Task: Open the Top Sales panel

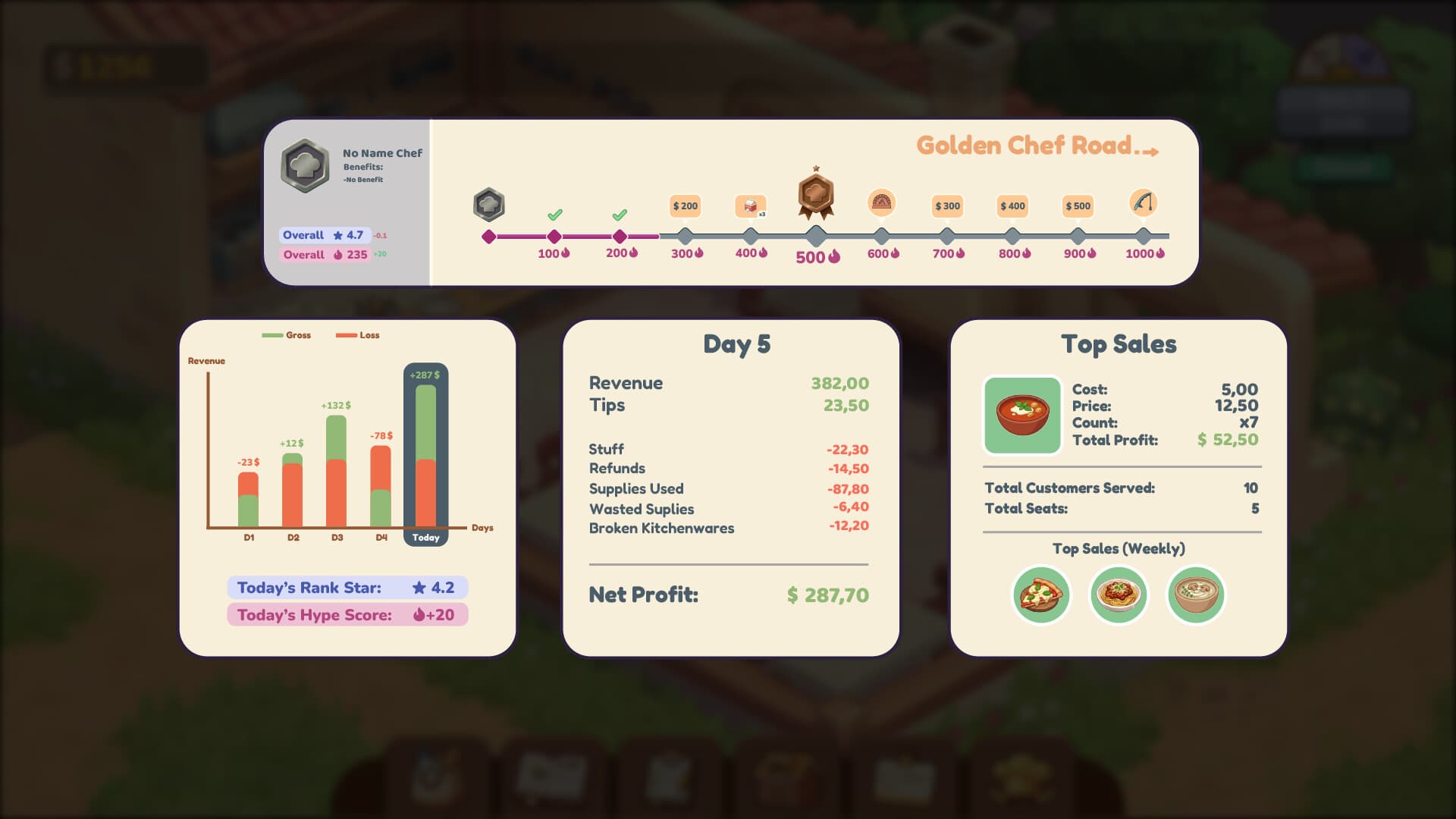Action: pyautogui.click(x=1119, y=344)
